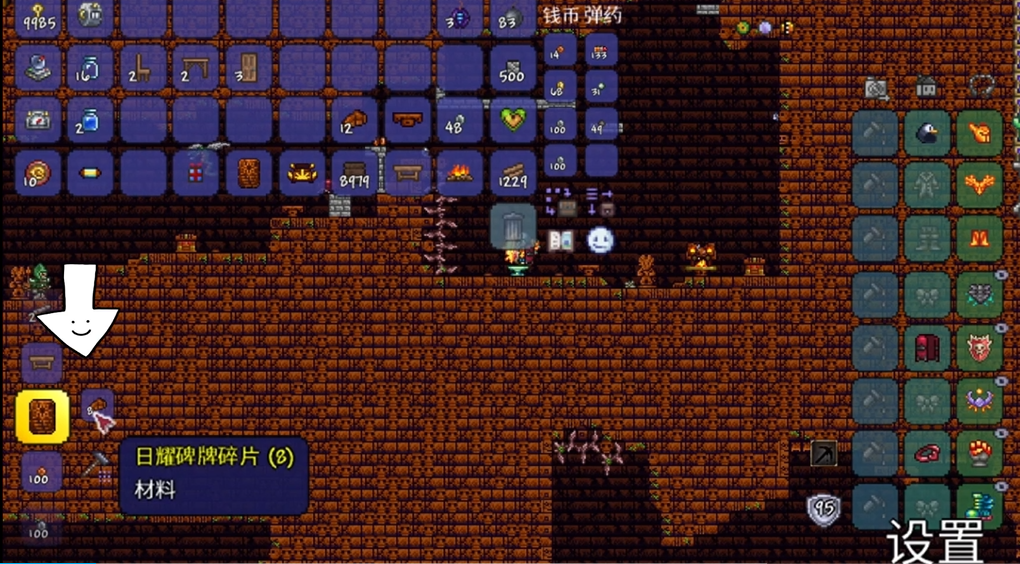This screenshot has height=564, width=1020.
Task: Select the campfire inventory slot
Action: 459,173
